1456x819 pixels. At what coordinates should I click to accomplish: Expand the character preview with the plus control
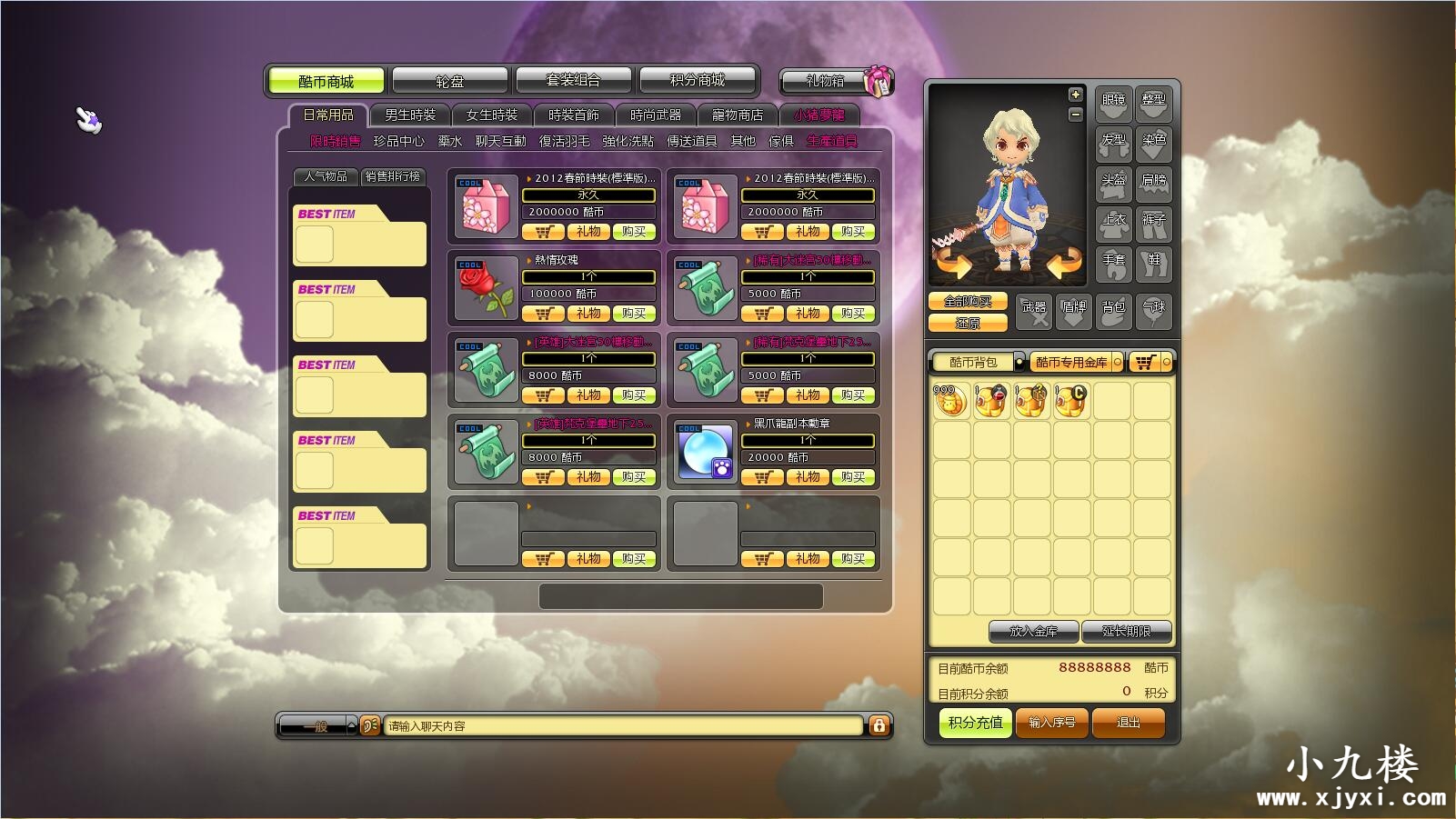[x=1074, y=92]
